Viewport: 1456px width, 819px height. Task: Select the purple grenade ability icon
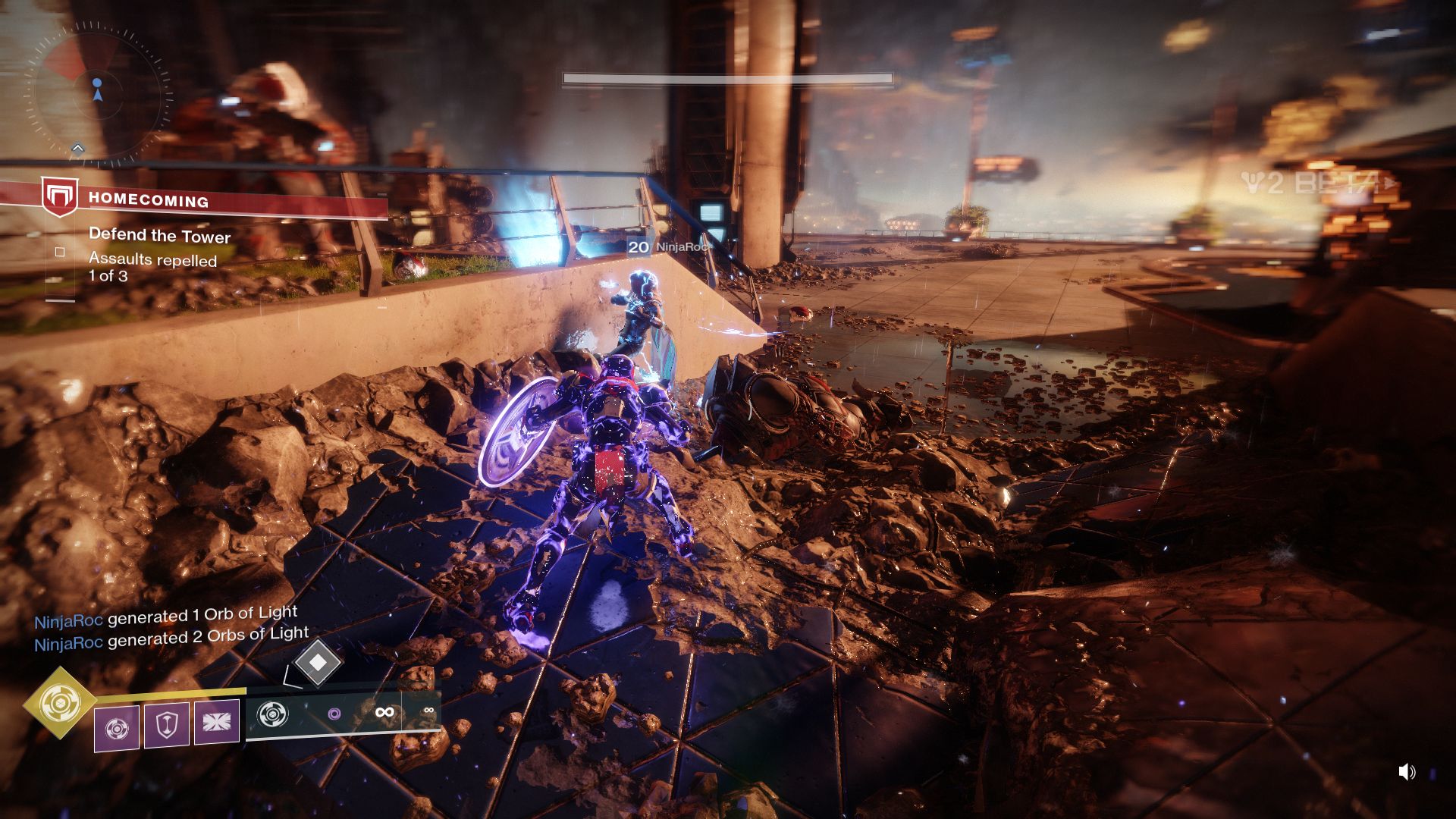116,728
